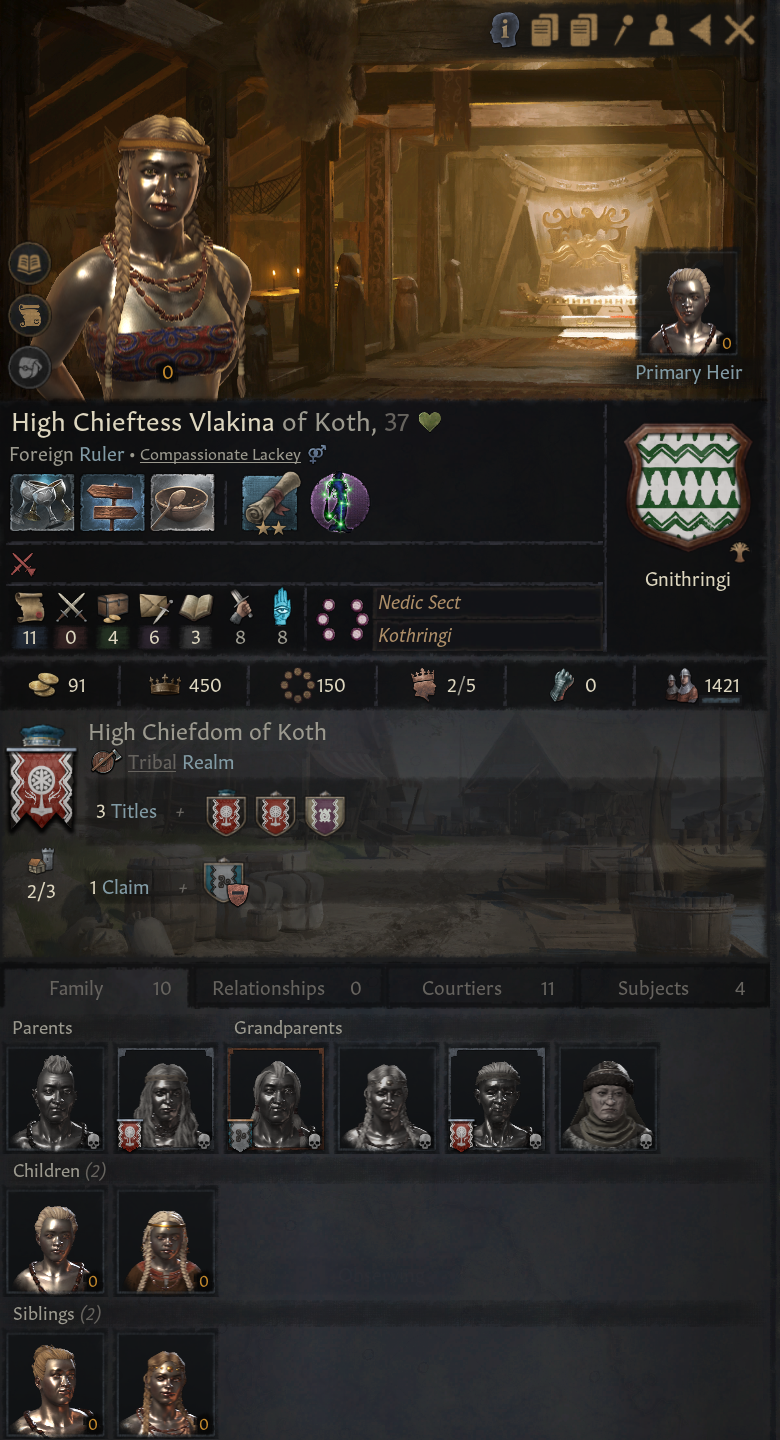
Task: Open the blue information icon
Action: (504, 31)
